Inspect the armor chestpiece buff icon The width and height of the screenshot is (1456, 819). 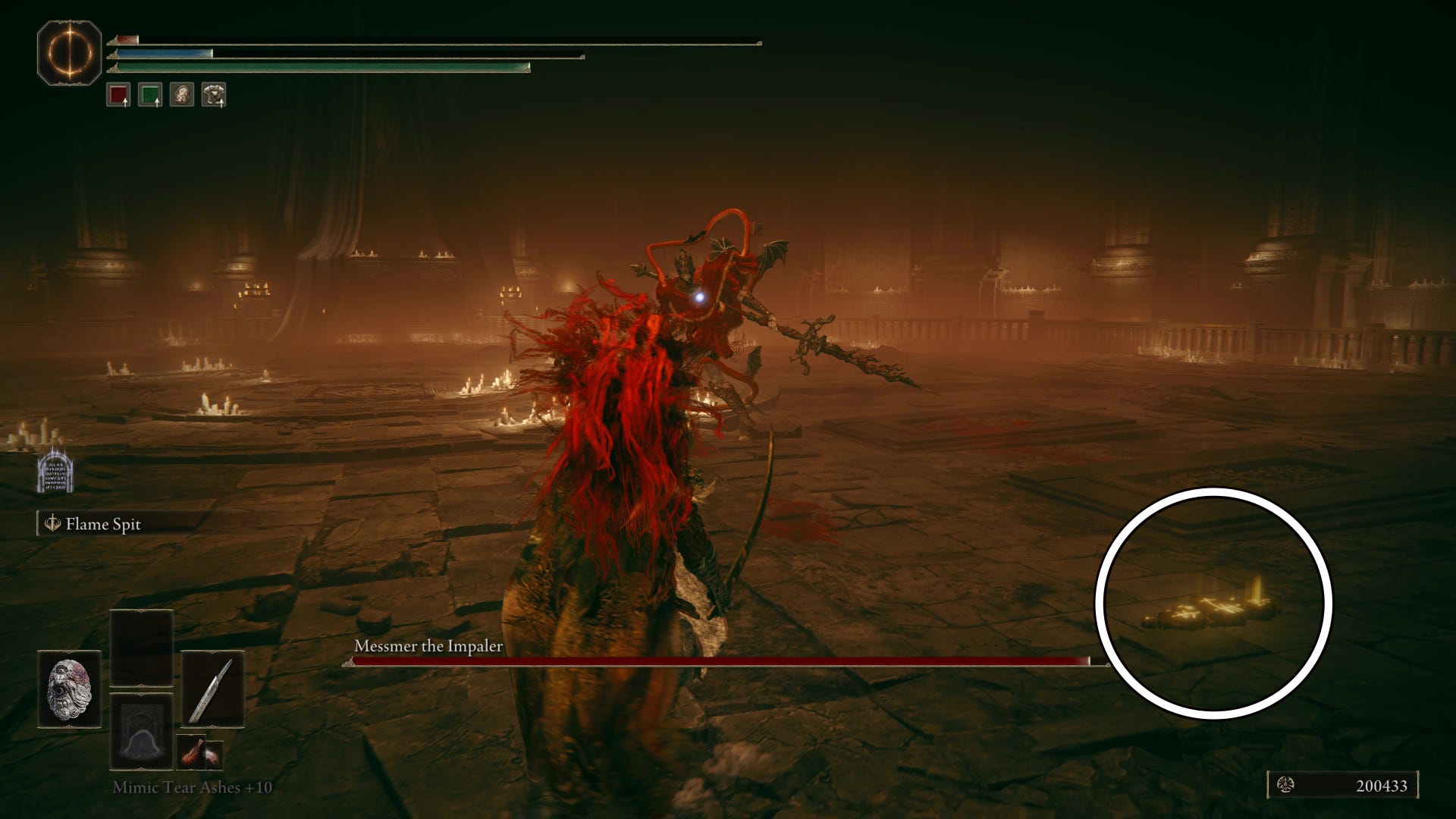pos(214,95)
